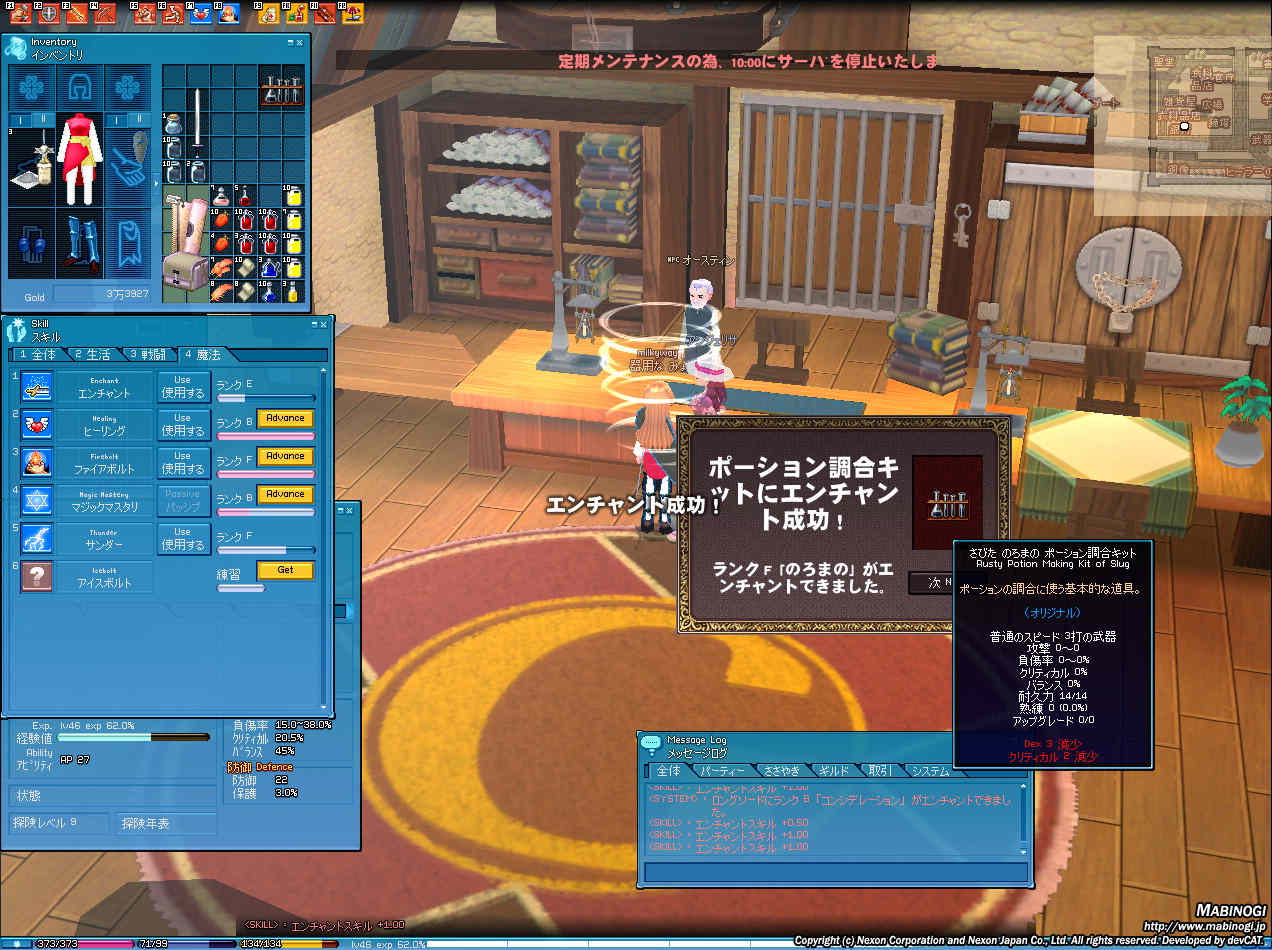Viewport: 1272px width, 950px height.
Task: Use the Thunder skill
Action: [x=182, y=539]
